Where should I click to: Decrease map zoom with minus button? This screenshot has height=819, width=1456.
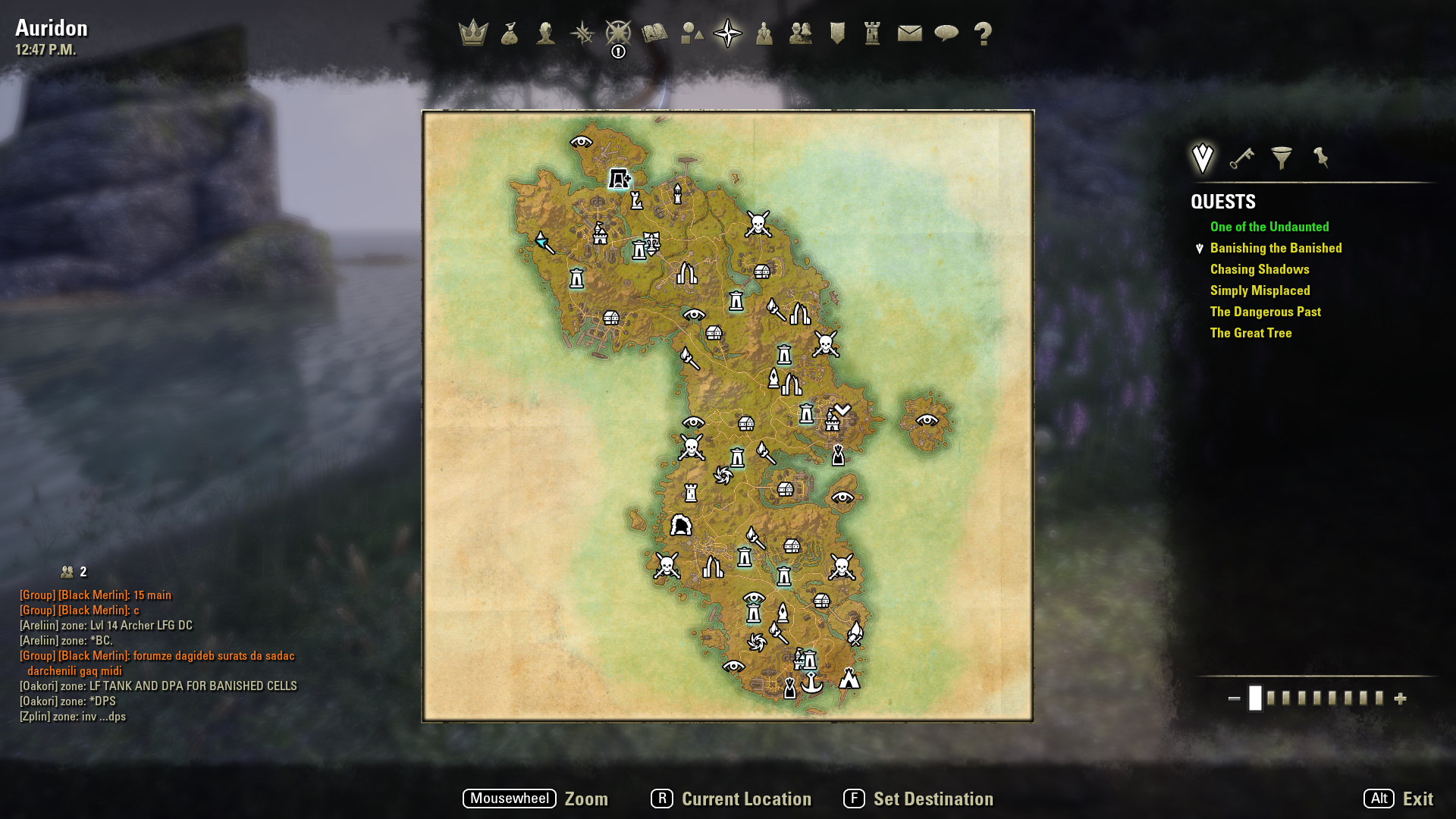(1234, 698)
